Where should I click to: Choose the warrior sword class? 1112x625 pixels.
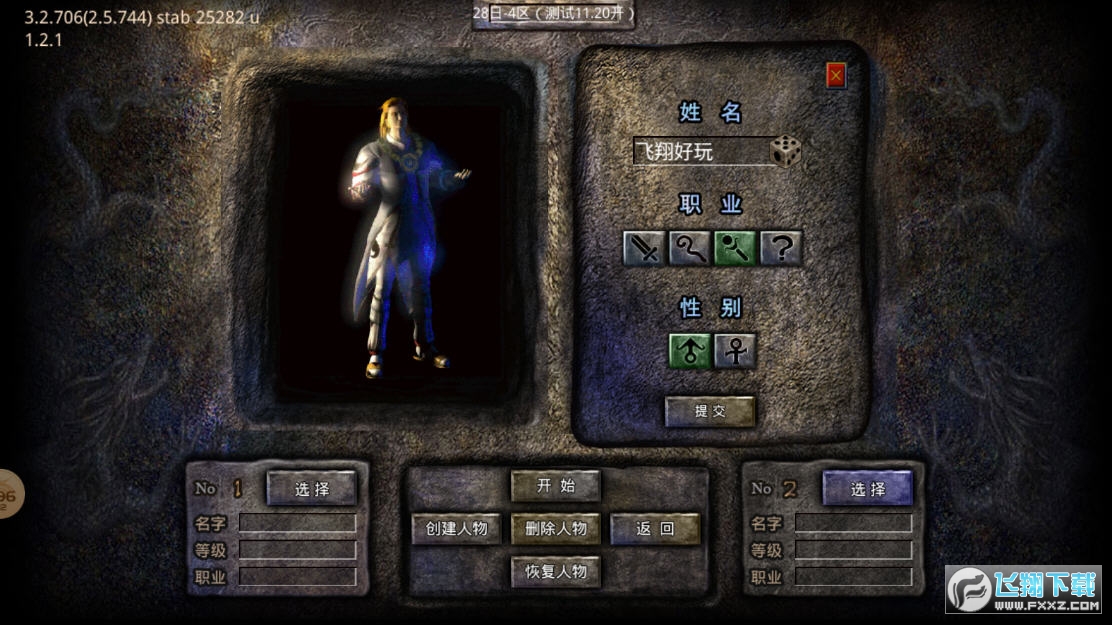coord(644,248)
